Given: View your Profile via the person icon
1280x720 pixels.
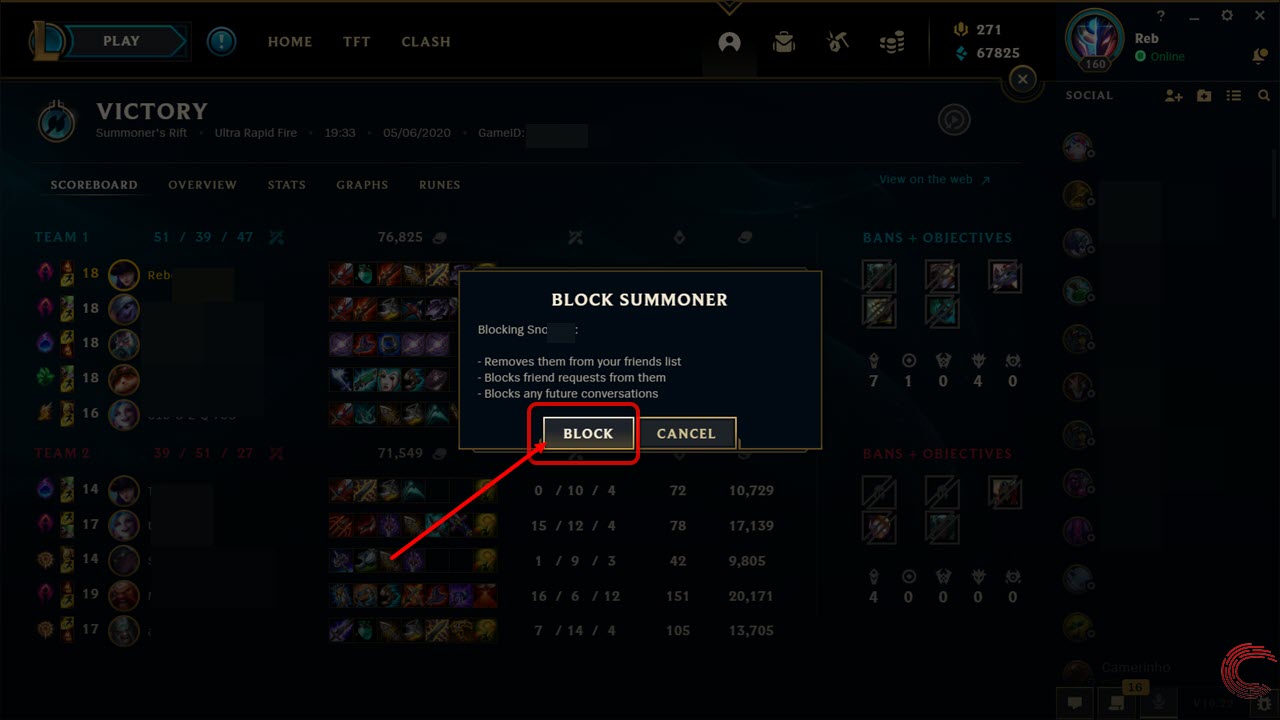Looking at the screenshot, I should click(x=728, y=42).
